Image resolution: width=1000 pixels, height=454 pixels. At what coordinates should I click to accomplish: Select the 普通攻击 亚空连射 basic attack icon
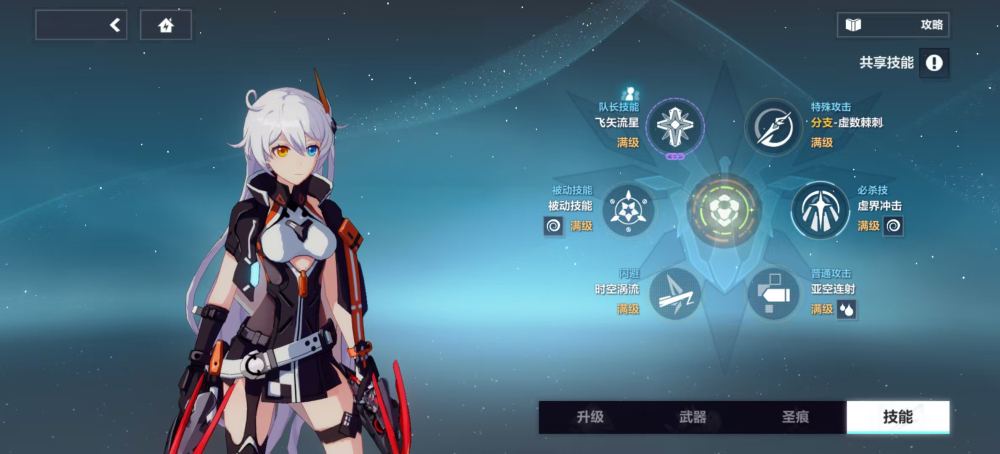pyautogui.click(x=774, y=294)
